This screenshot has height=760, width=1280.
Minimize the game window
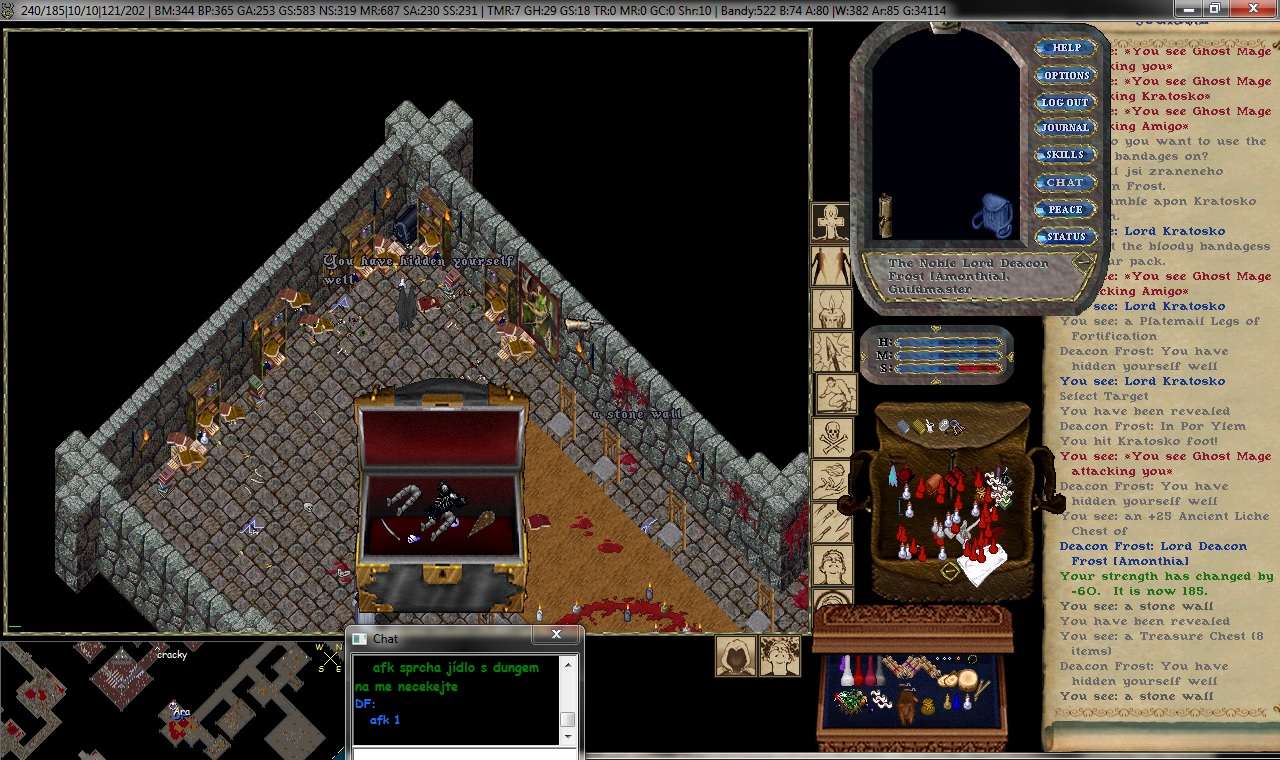click(1187, 7)
